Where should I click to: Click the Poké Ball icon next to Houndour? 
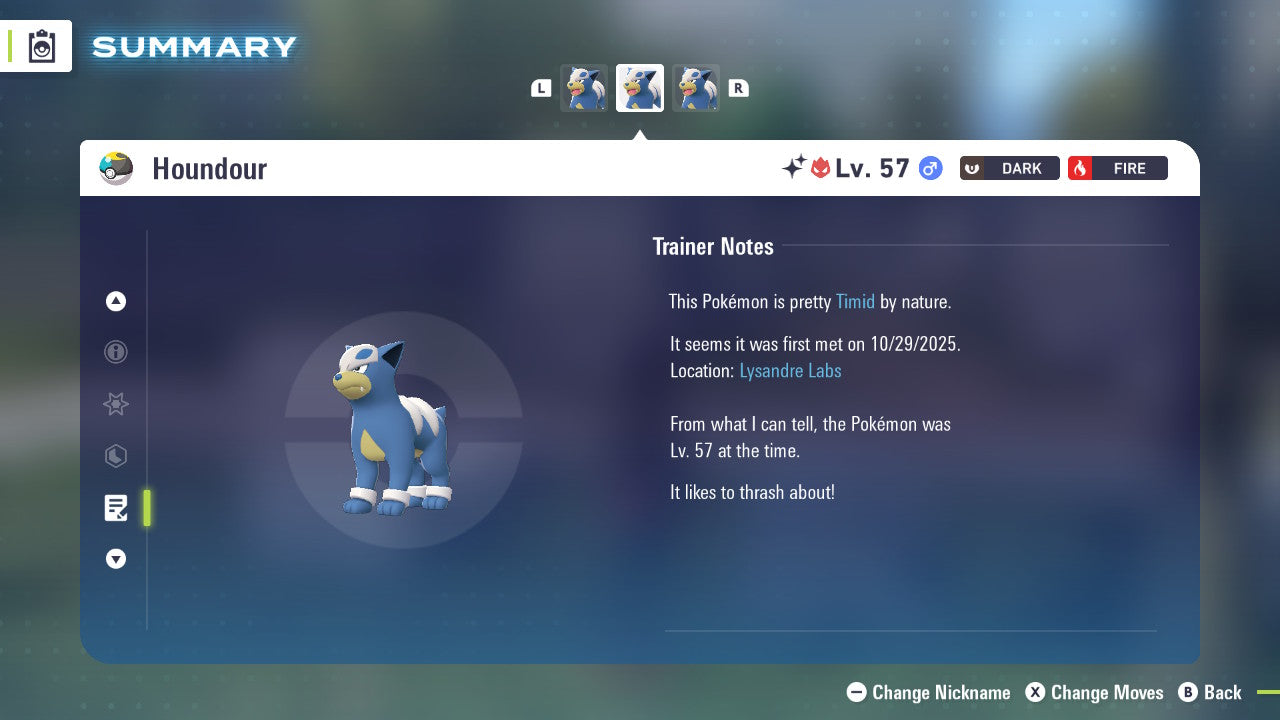[x=116, y=168]
